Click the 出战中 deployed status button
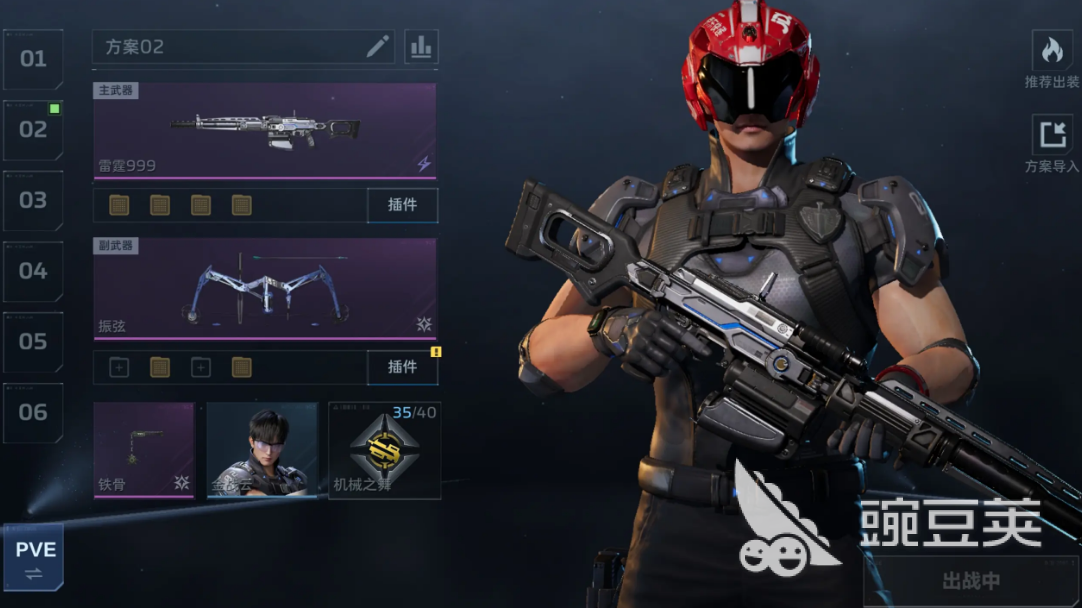This screenshot has height=608, width=1082. (x=970, y=581)
